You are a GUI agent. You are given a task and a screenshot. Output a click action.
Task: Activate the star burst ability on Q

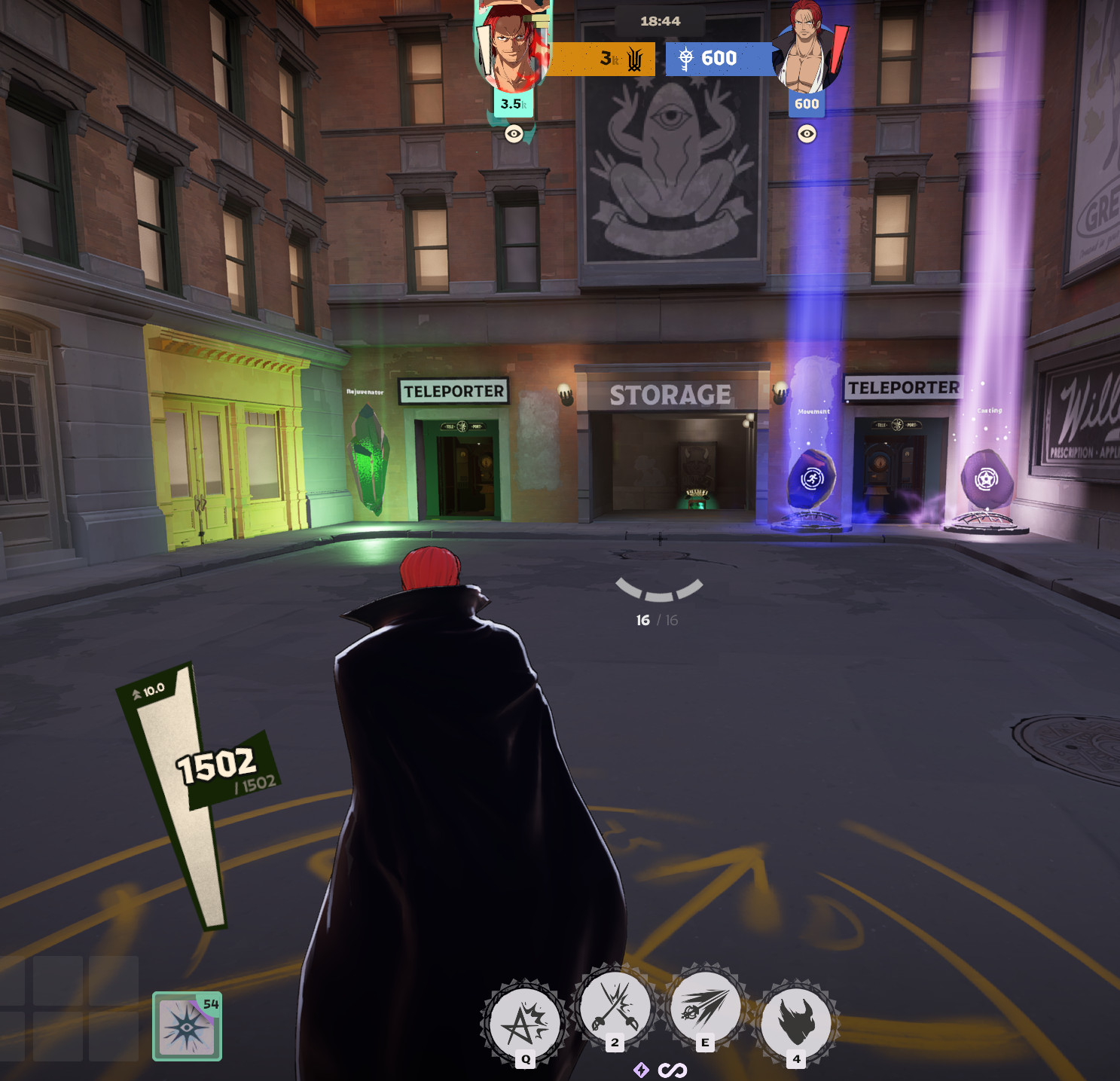pos(525,1023)
